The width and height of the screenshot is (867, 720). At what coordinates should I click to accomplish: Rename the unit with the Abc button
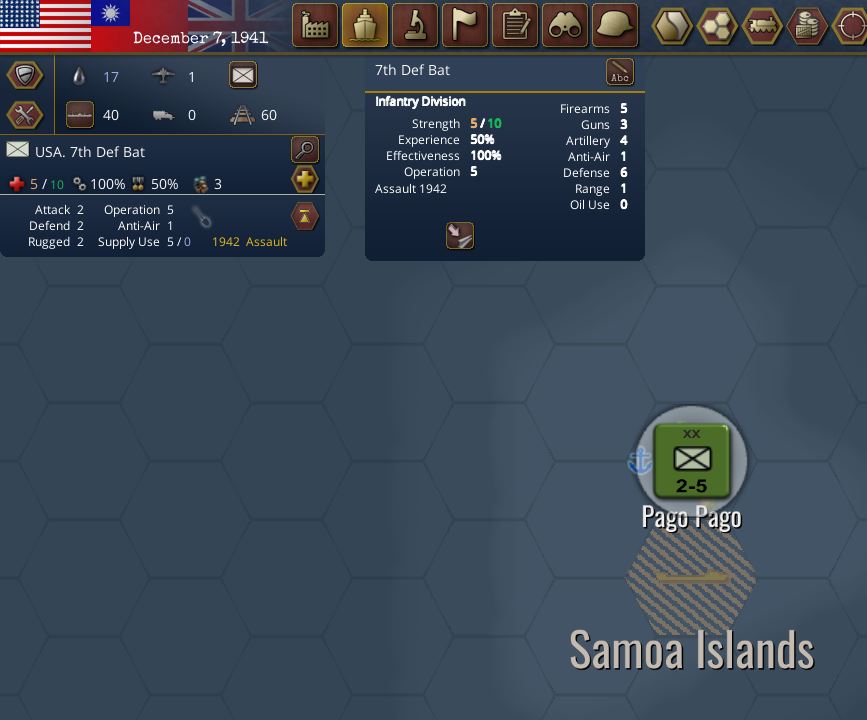pos(620,72)
